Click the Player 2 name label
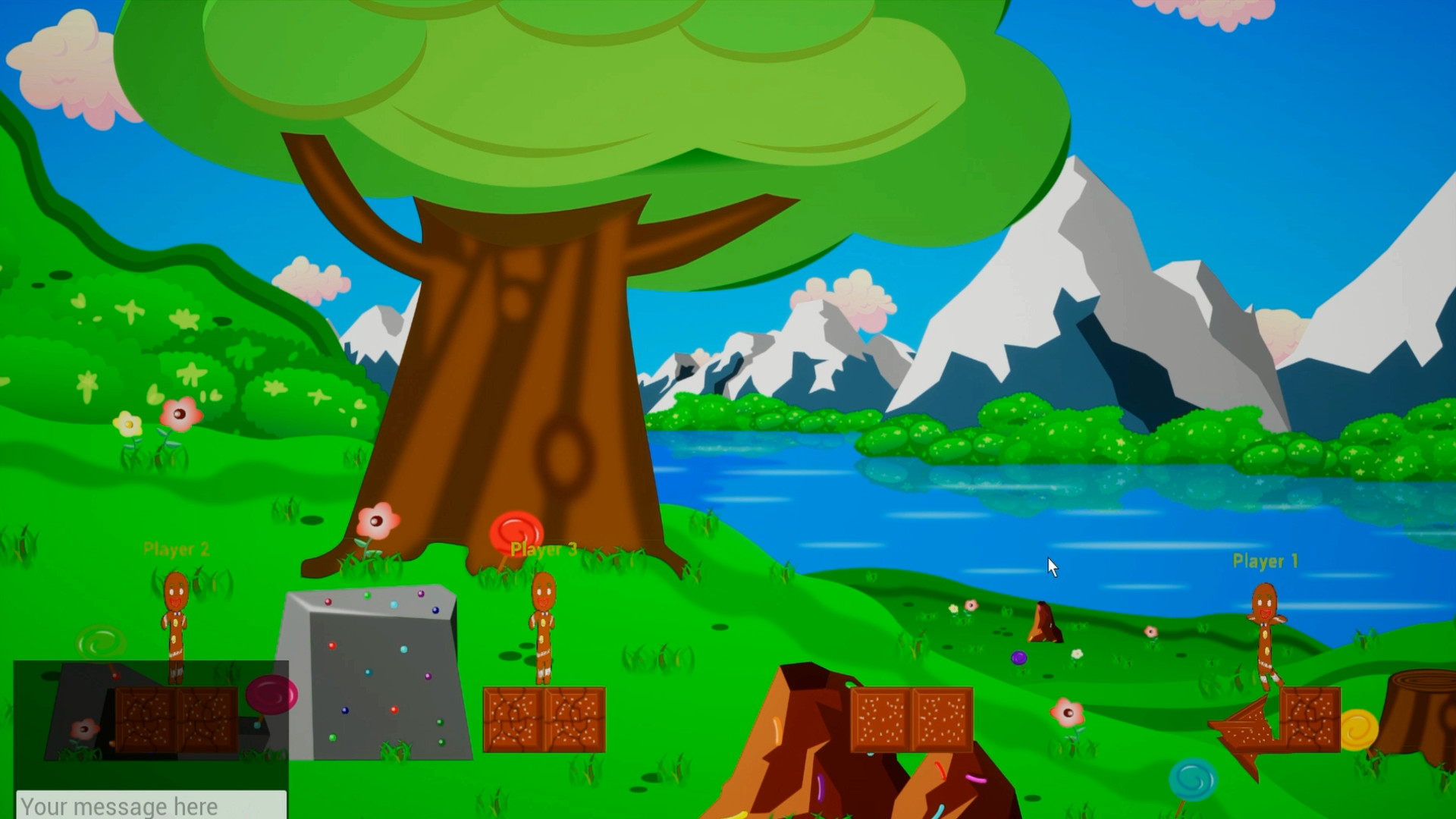The width and height of the screenshot is (1456, 819). coord(177,549)
